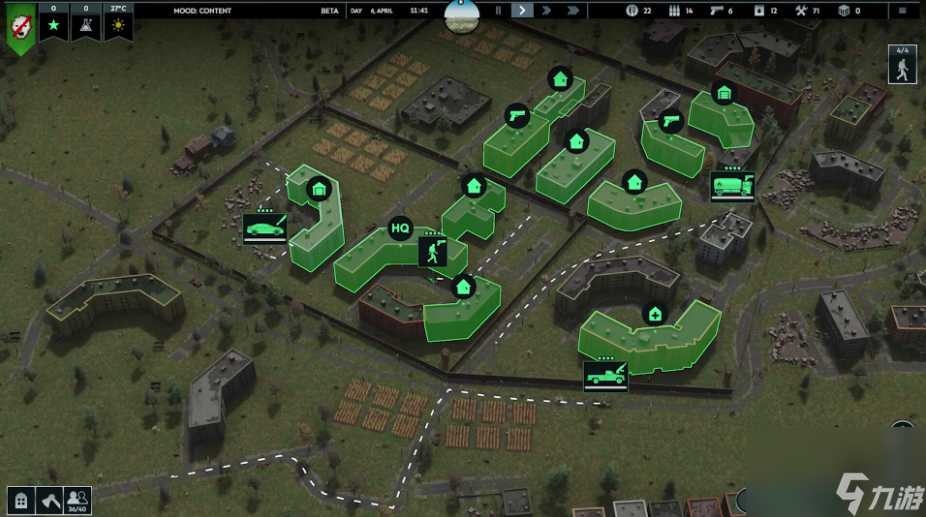Select the car vehicle marker
926x517 pixels.
tap(265, 229)
